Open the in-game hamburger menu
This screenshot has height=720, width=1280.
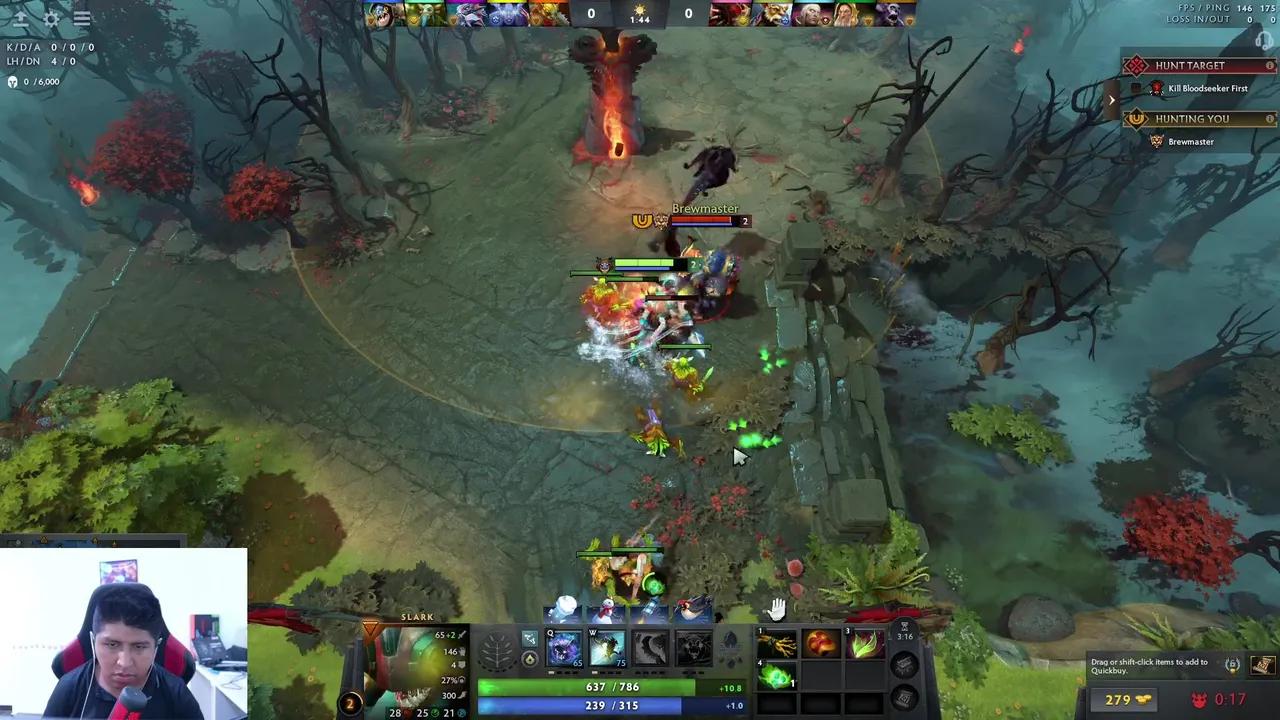[x=81, y=18]
